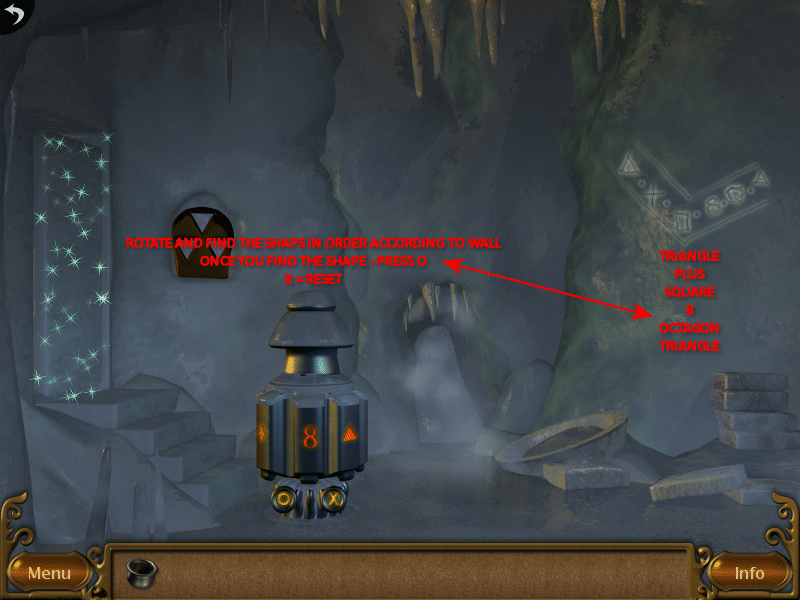Open the Info panel
This screenshot has height=600, width=800.
tap(749, 573)
